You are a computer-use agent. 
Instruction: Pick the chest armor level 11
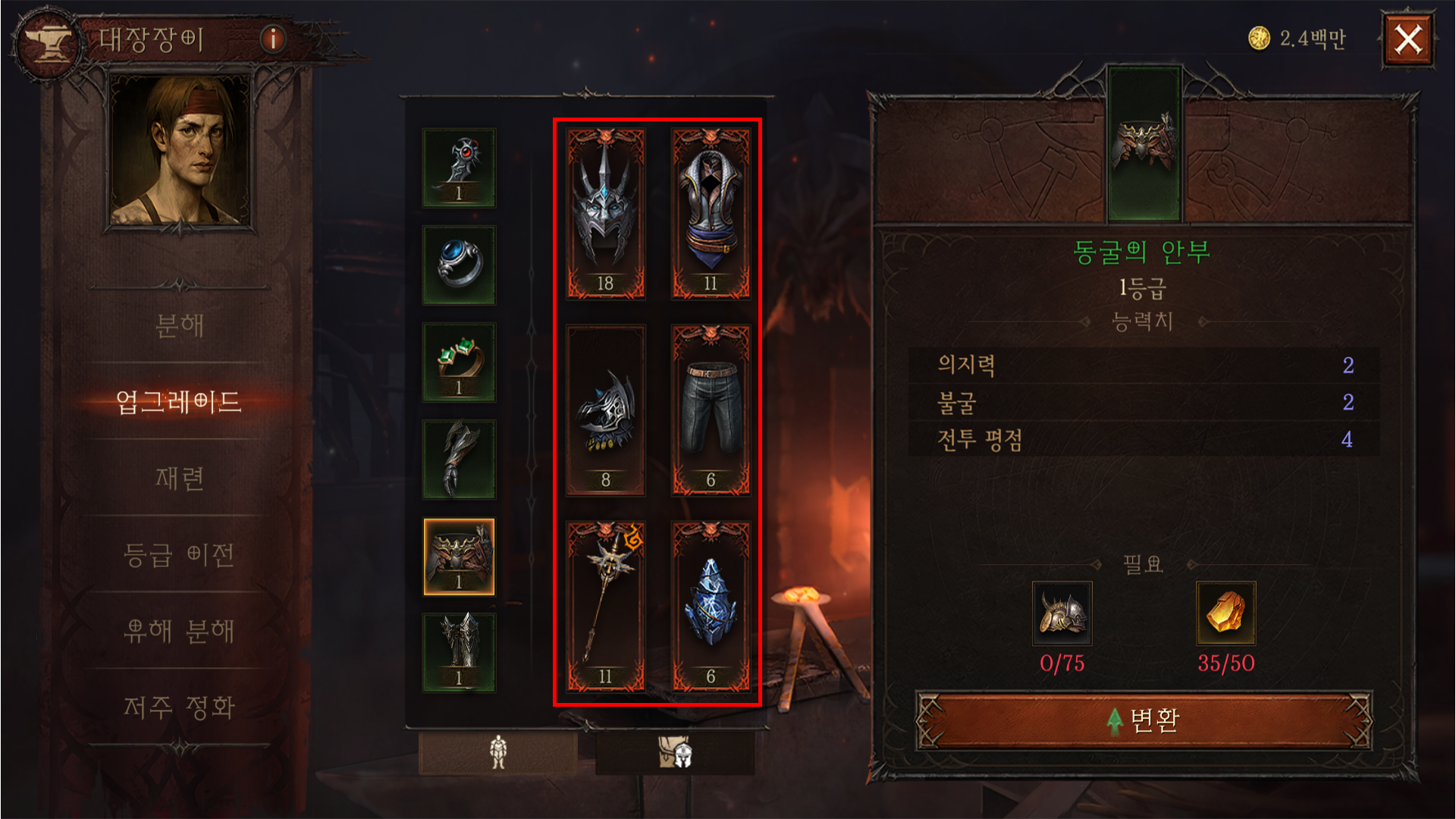pyautogui.click(x=711, y=213)
